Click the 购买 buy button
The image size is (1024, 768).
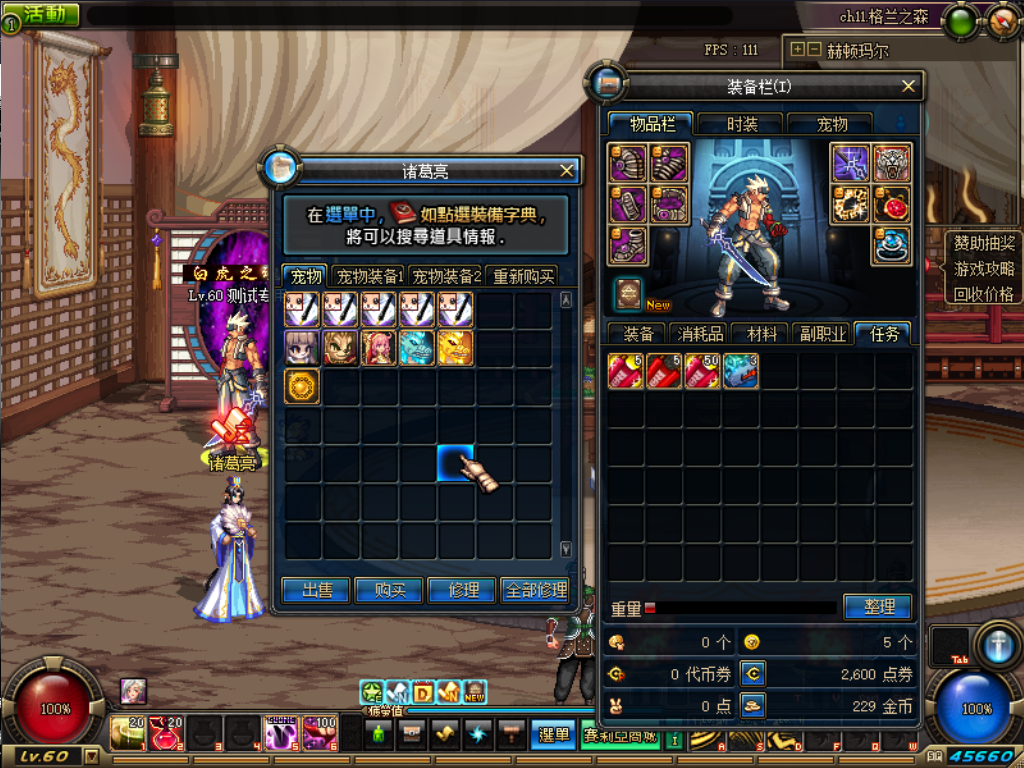(x=390, y=591)
